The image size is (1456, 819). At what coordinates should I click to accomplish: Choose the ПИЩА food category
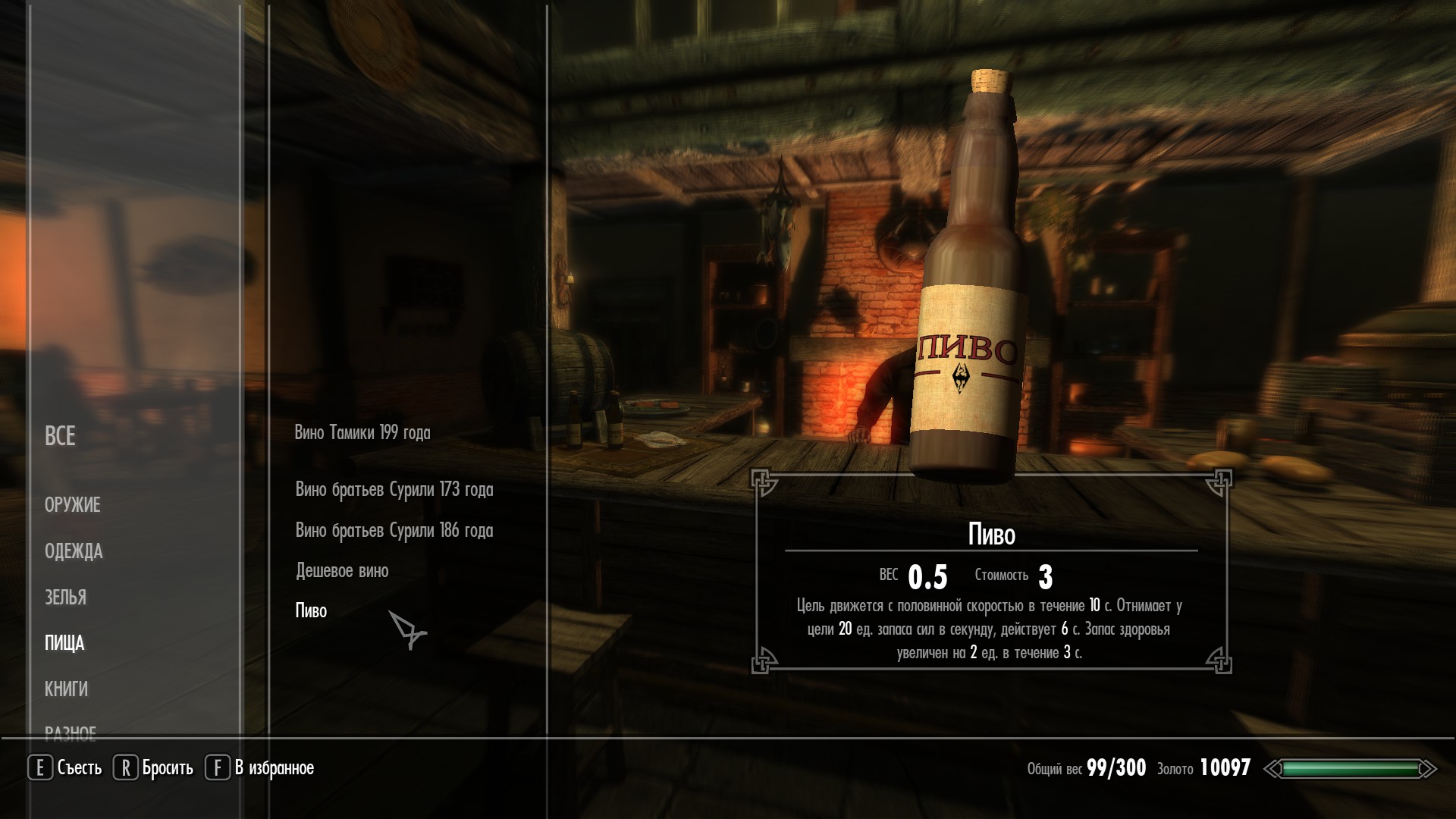[64, 644]
